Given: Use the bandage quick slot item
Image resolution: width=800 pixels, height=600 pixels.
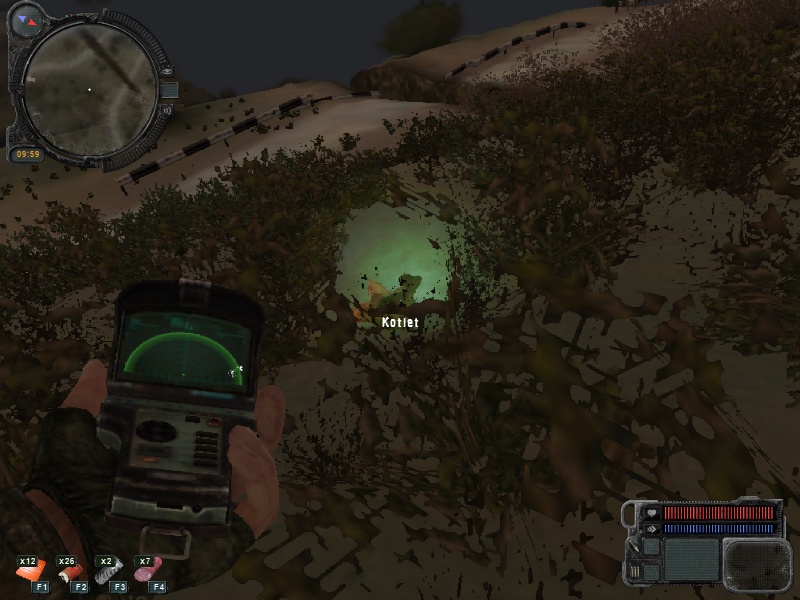Looking at the screenshot, I should pyautogui.click(x=70, y=576).
